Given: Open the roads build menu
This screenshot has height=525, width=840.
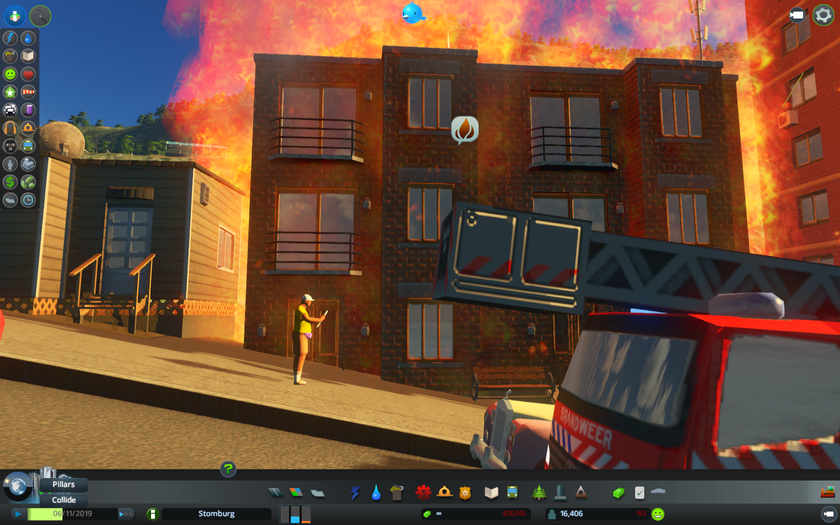Looking at the screenshot, I should (275, 492).
